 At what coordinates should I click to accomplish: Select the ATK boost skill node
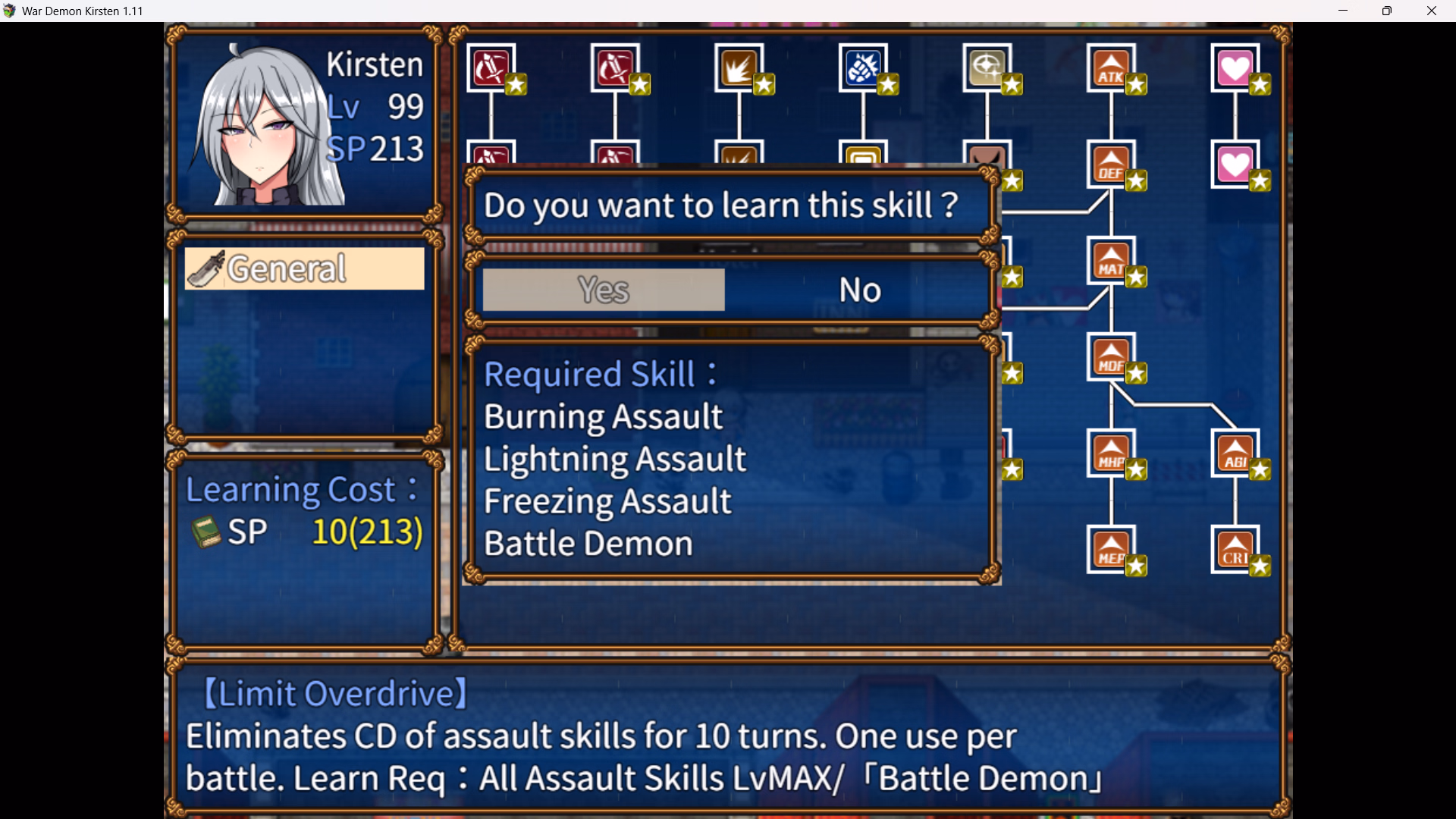coord(1111,68)
